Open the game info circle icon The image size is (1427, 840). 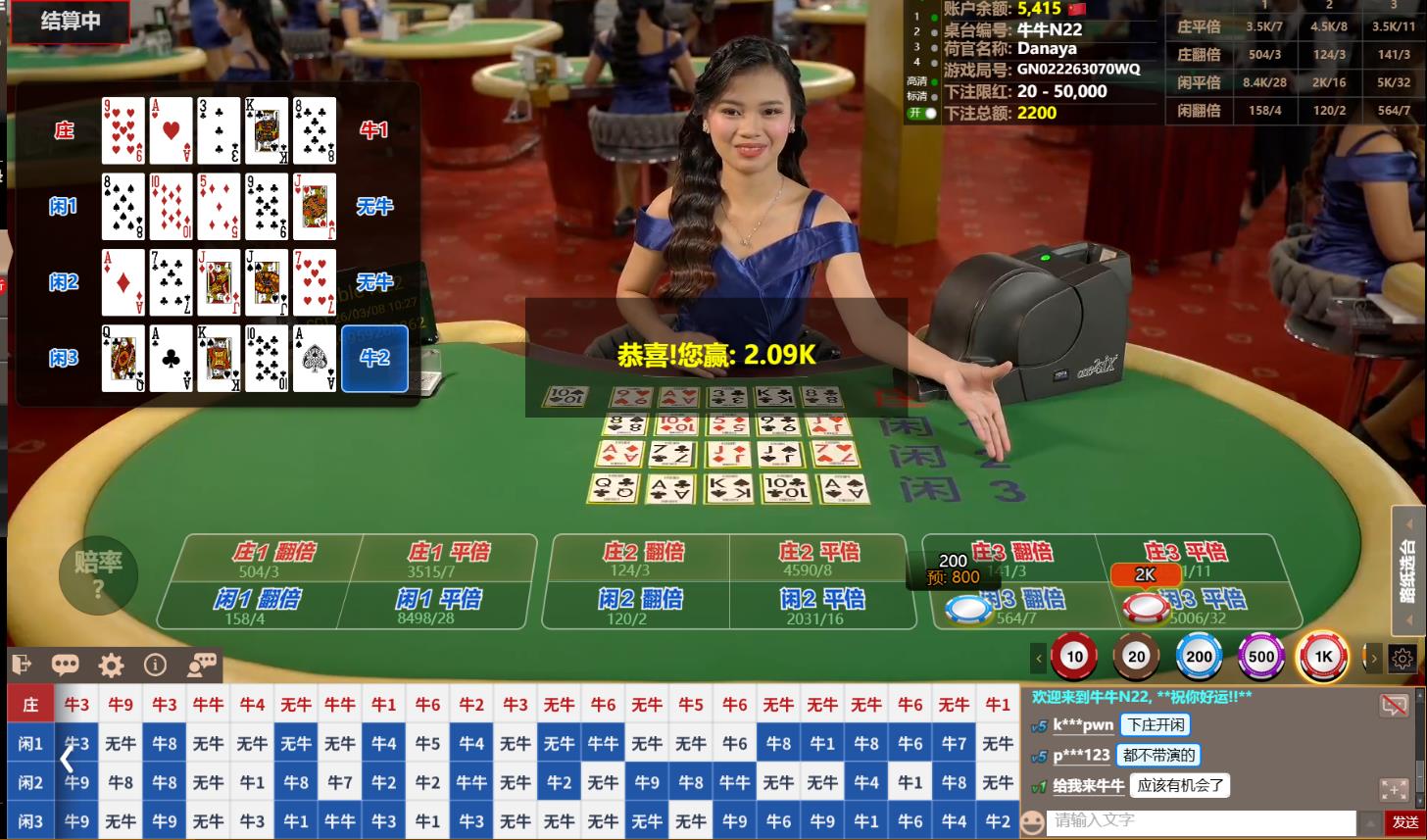coord(156,665)
